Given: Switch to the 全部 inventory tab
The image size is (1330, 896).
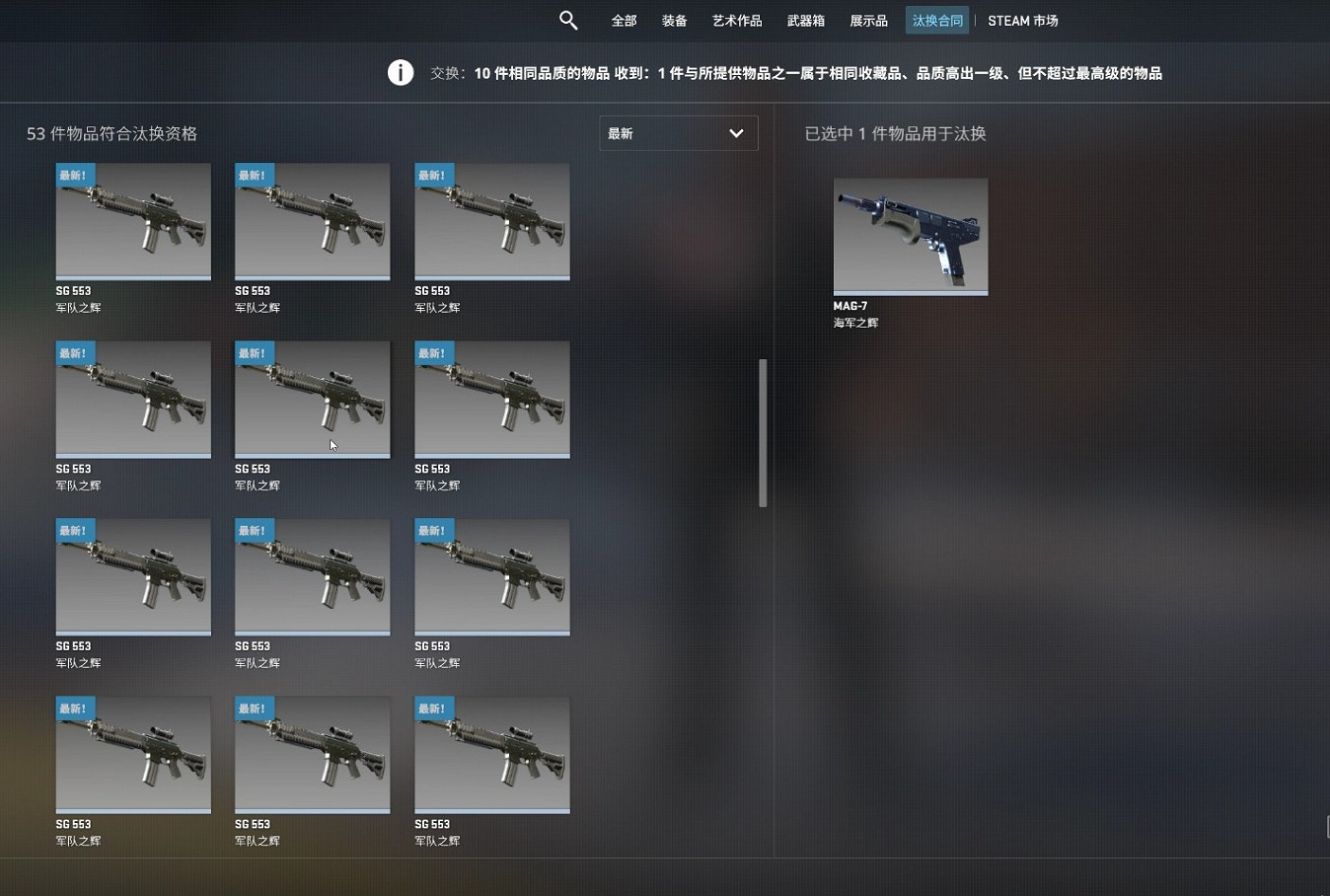Looking at the screenshot, I should pos(623,20).
